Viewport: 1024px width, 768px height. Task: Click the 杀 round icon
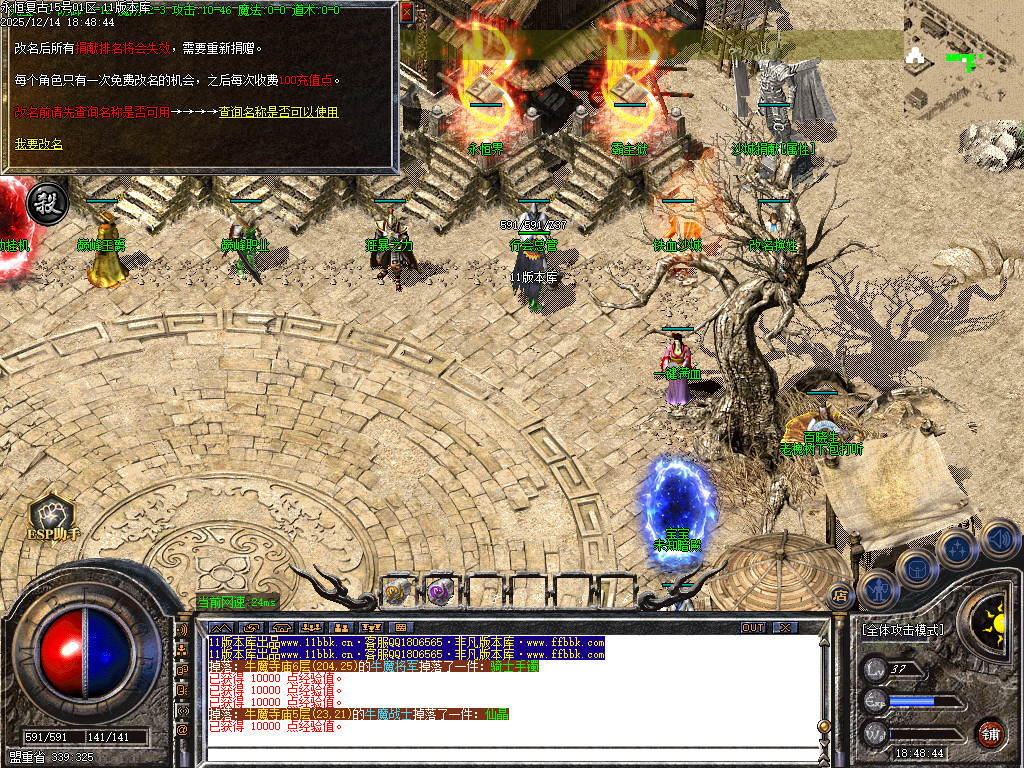45,201
